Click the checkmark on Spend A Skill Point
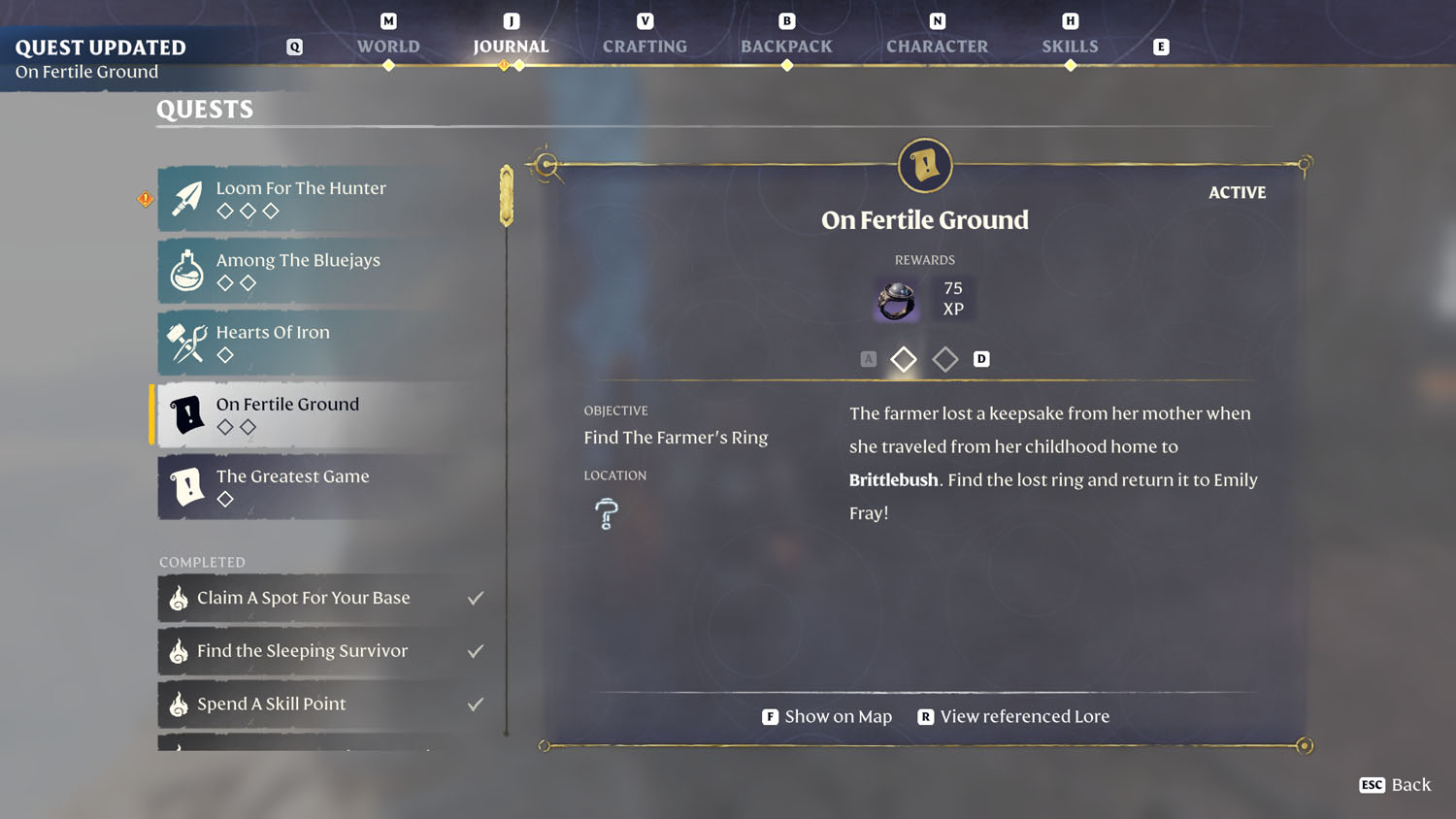1456x819 pixels. click(476, 704)
